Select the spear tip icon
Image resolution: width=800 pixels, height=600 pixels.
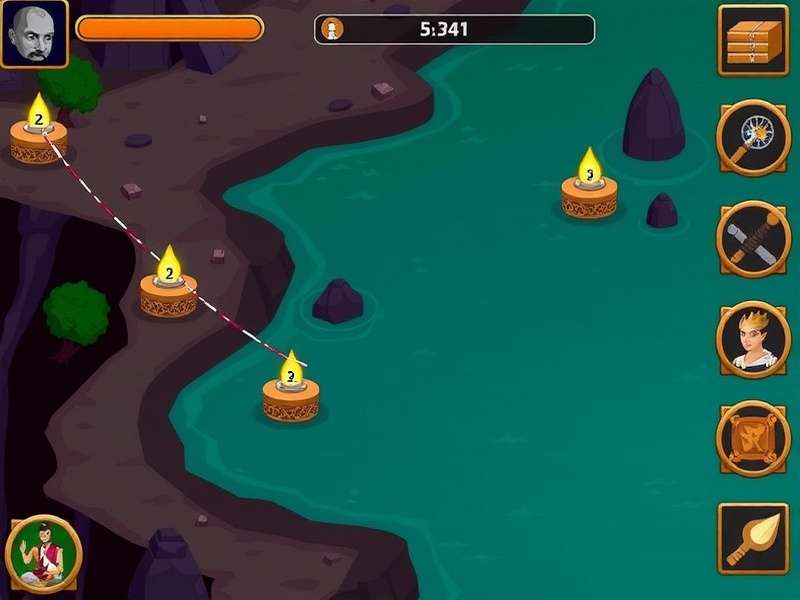753,538
